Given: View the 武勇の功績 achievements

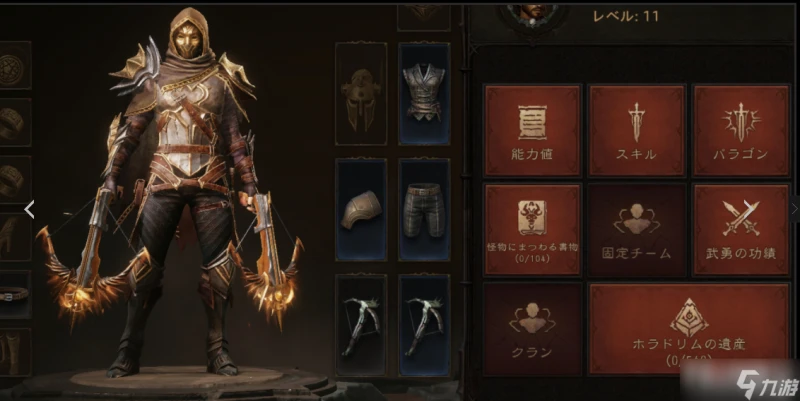Looking at the screenshot, I should click(x=741, y=229).
